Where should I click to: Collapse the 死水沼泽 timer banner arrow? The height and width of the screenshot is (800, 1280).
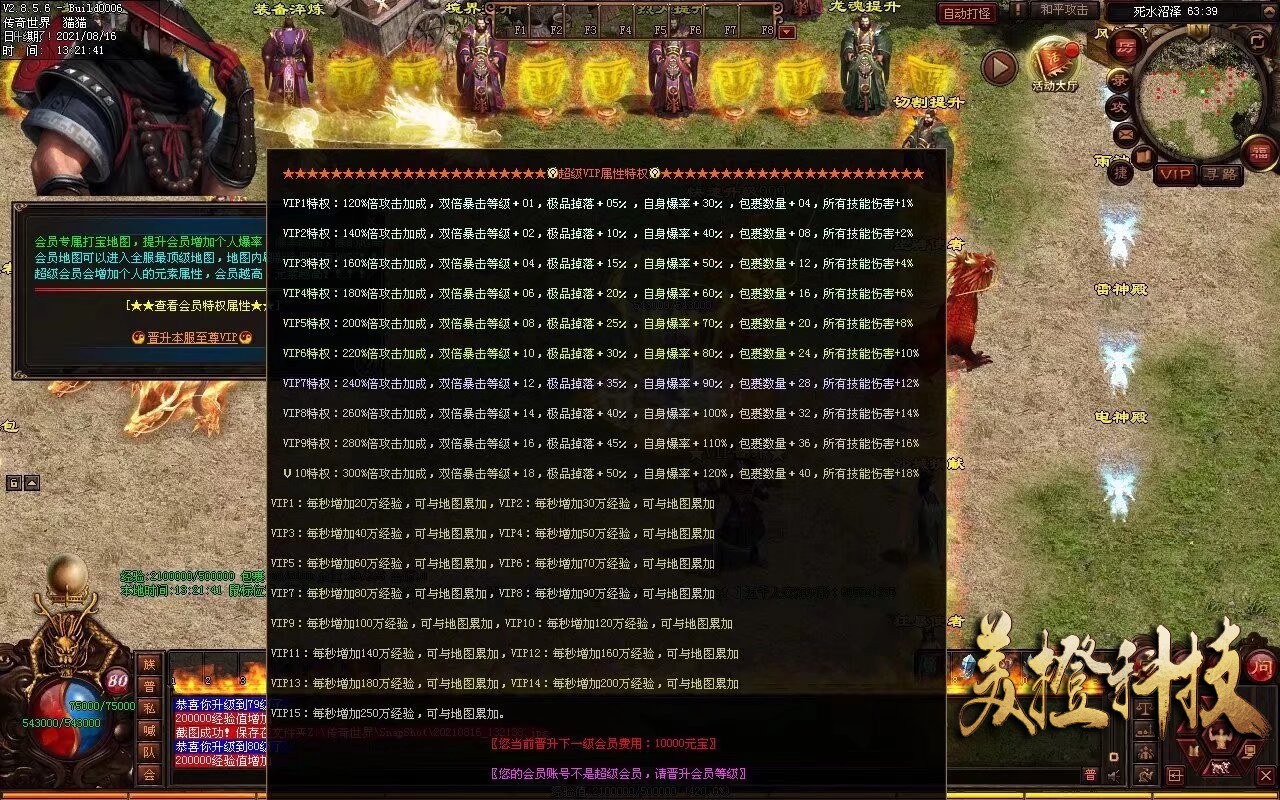tap(1266, 11)
